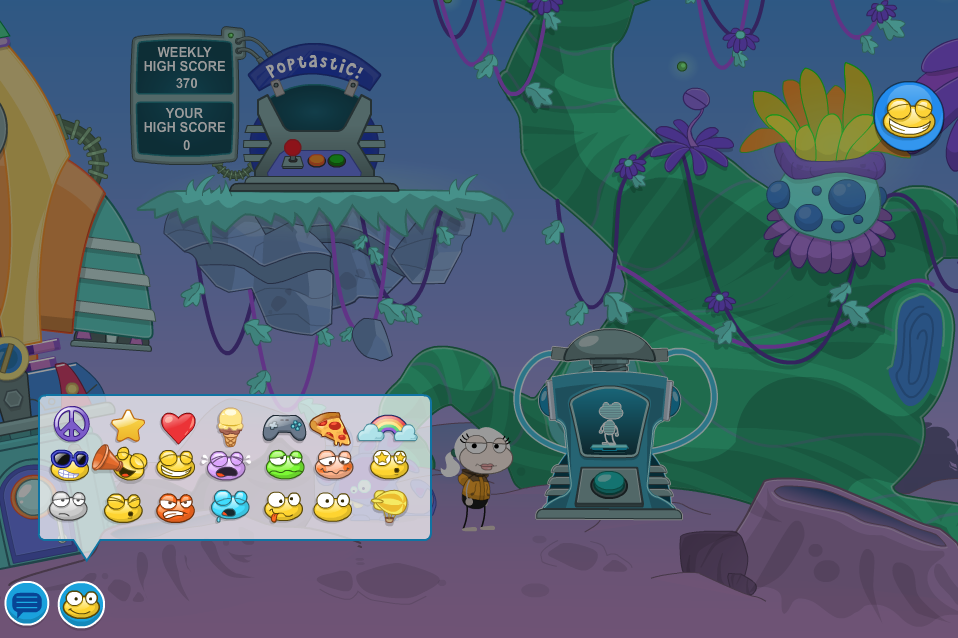The height and width of the screenshot is (638, 958).
Task: Select the game controller emote
Action: (x=284, y=427)
